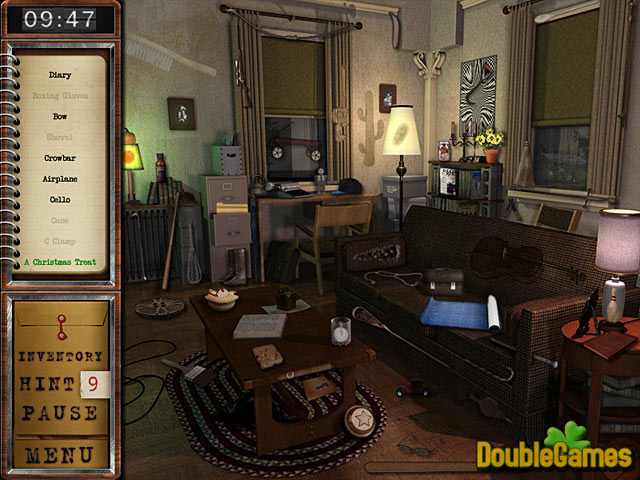Choose the Crowbar list entry
The image size is (640, 480).
tap(60, 158)
